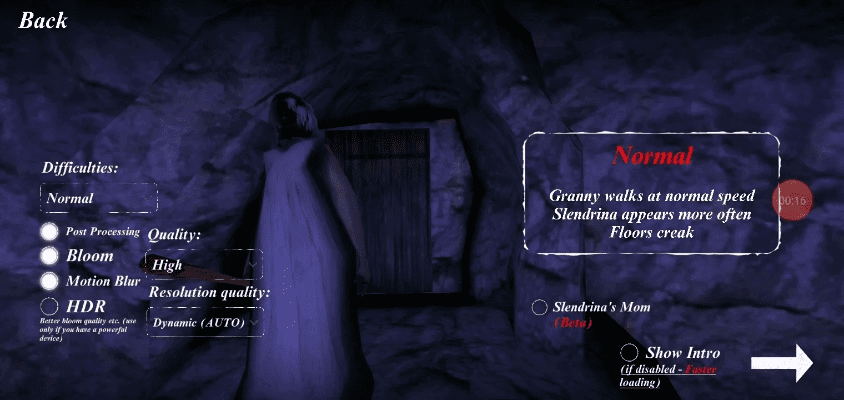Click the white arrow to continue
844x400 pixels.
[781, 364]
